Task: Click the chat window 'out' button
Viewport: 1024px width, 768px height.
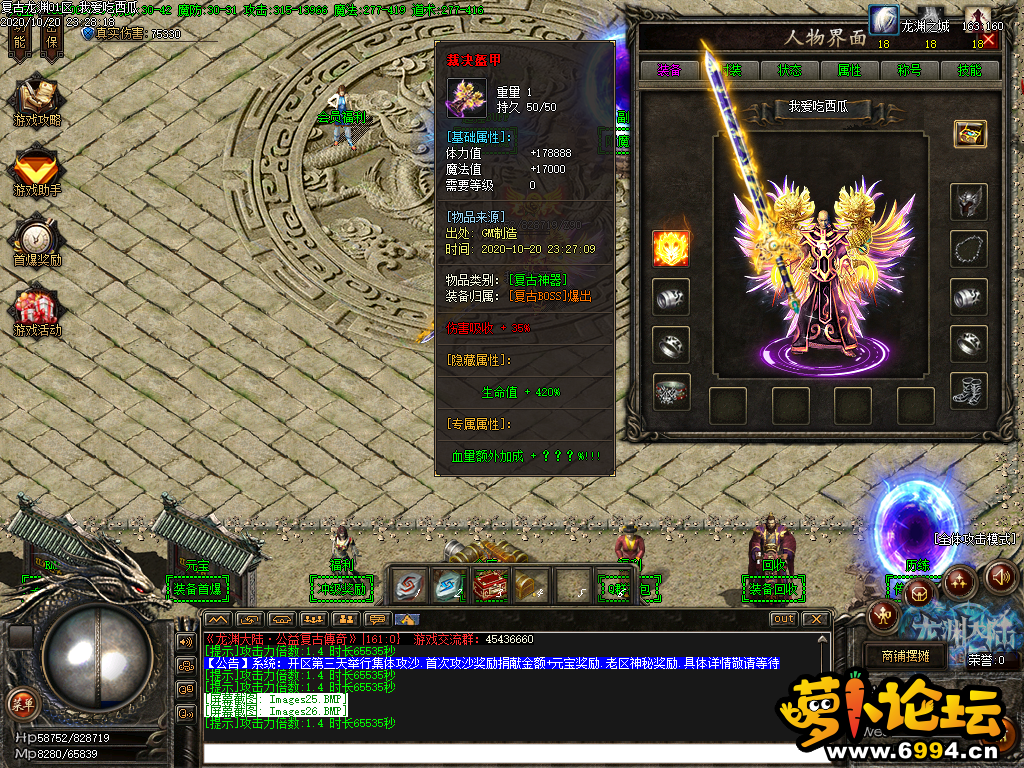Action: click(x=783, y=619)
